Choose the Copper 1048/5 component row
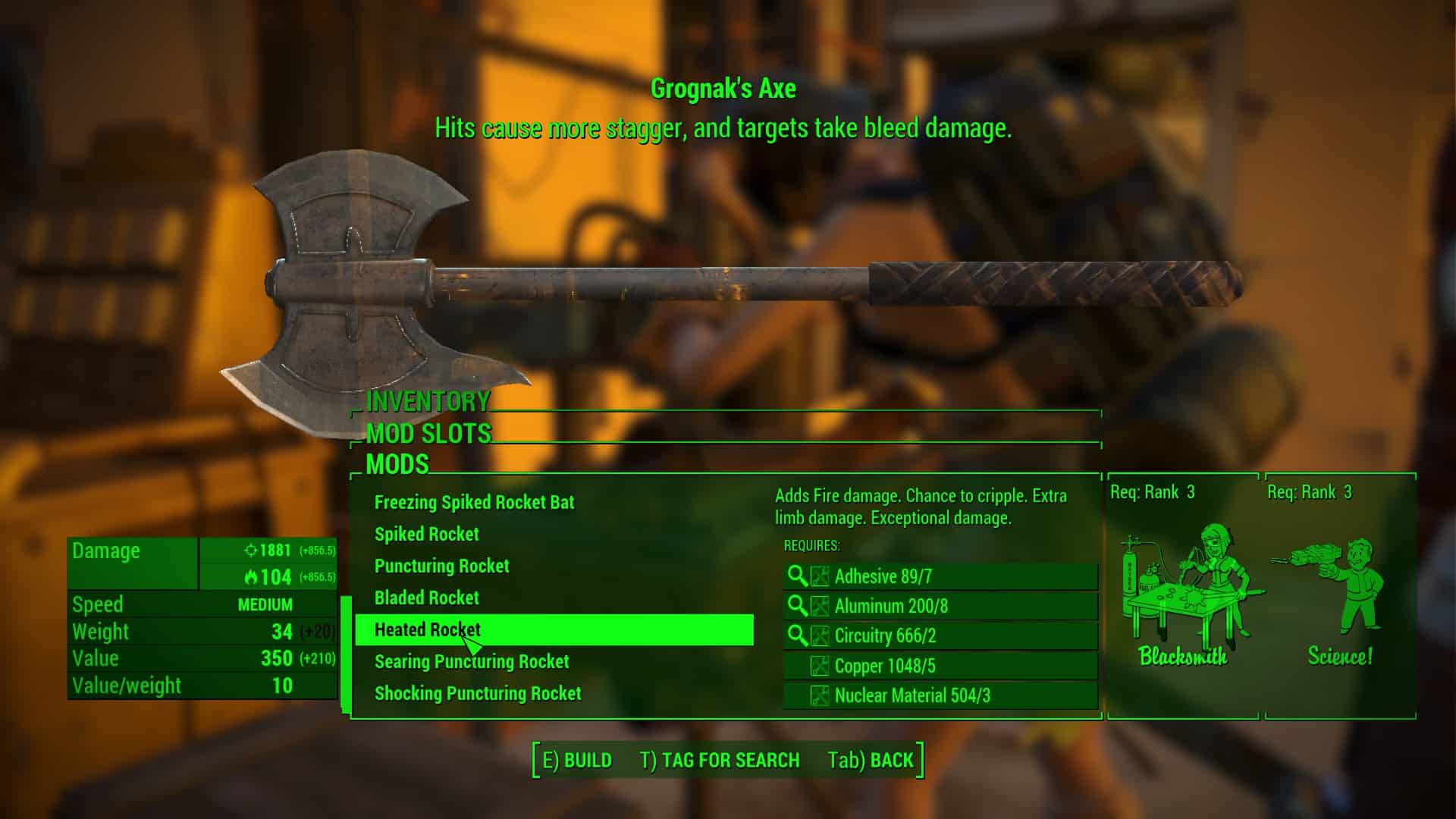1456x819 pixels. click(x=940, y=666)
